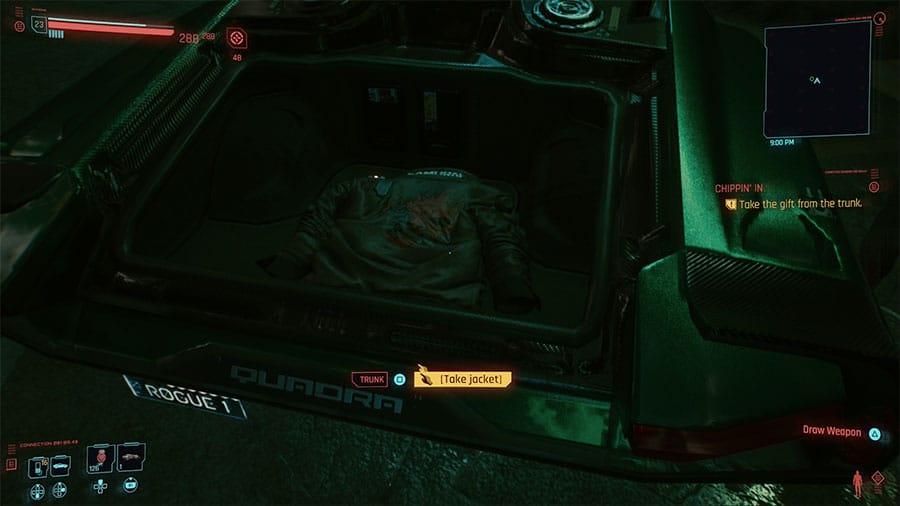The height and width of the screenshot is (506, 900).
Task: Select the call vehicle car slot
Action: [x=59, y=466]
